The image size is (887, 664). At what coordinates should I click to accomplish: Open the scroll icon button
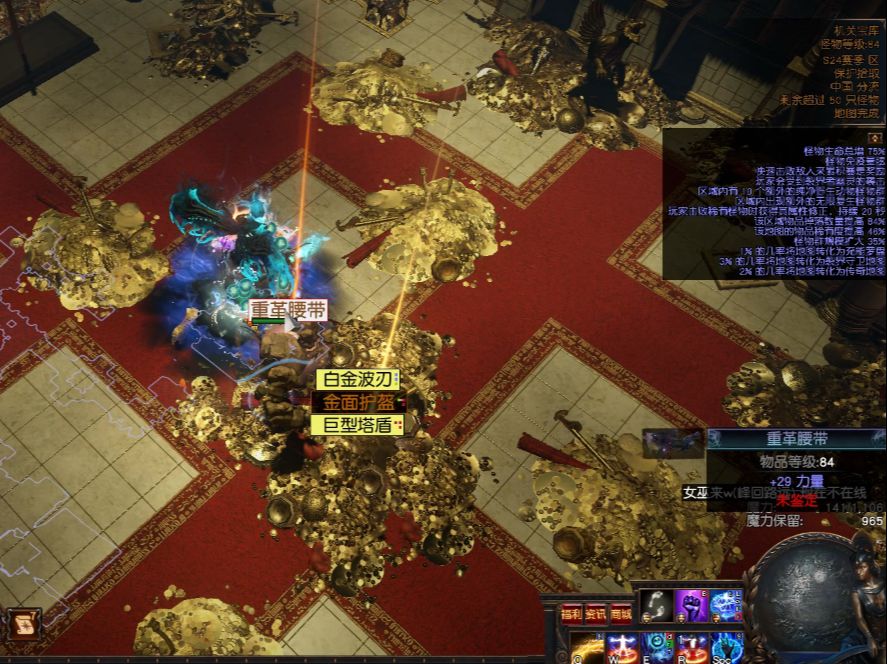pos(22,625)
